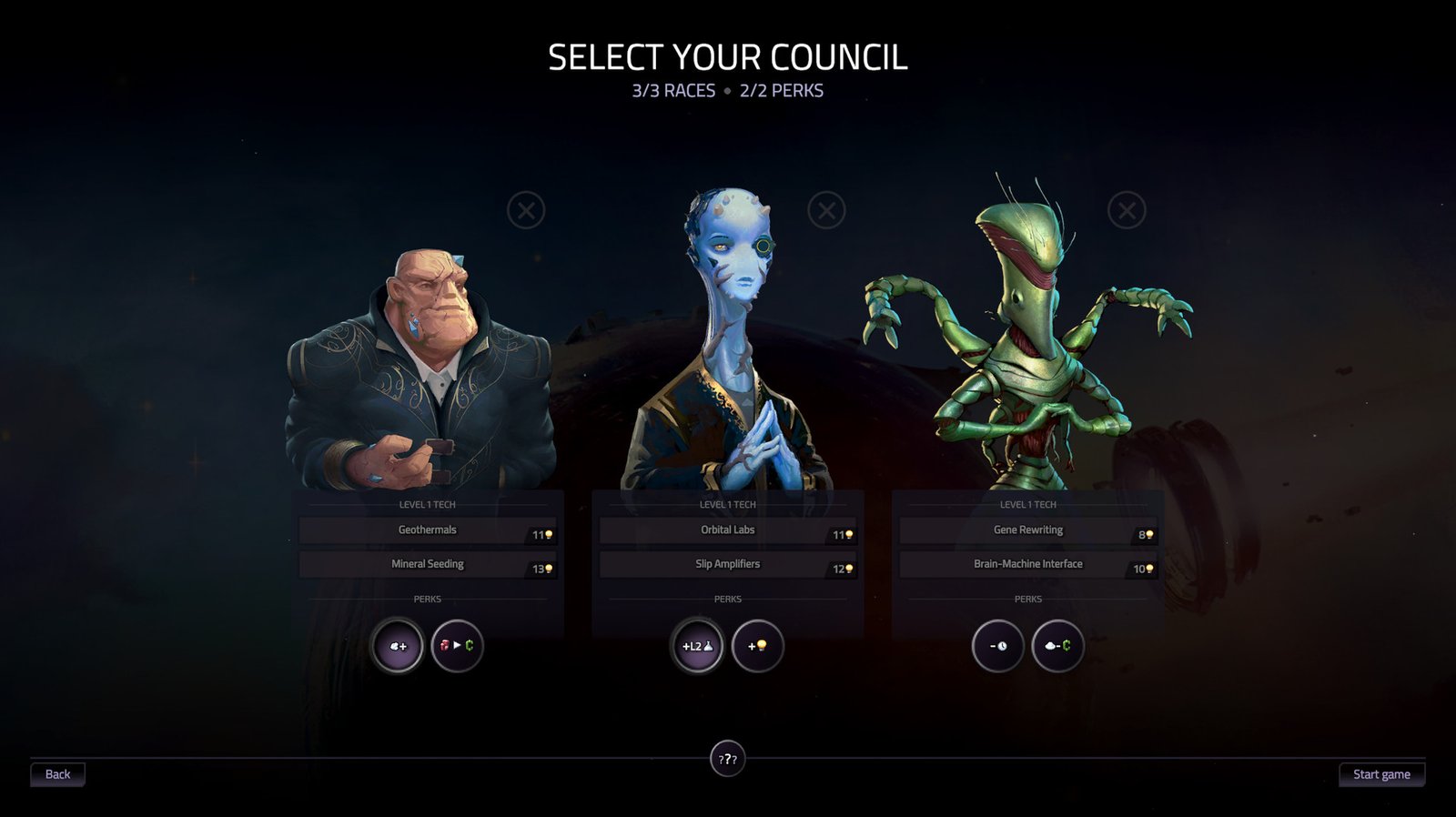Select the blue alien councilor portrait
The height and width of the screenshot is (817, 1456).
point(728,346)
